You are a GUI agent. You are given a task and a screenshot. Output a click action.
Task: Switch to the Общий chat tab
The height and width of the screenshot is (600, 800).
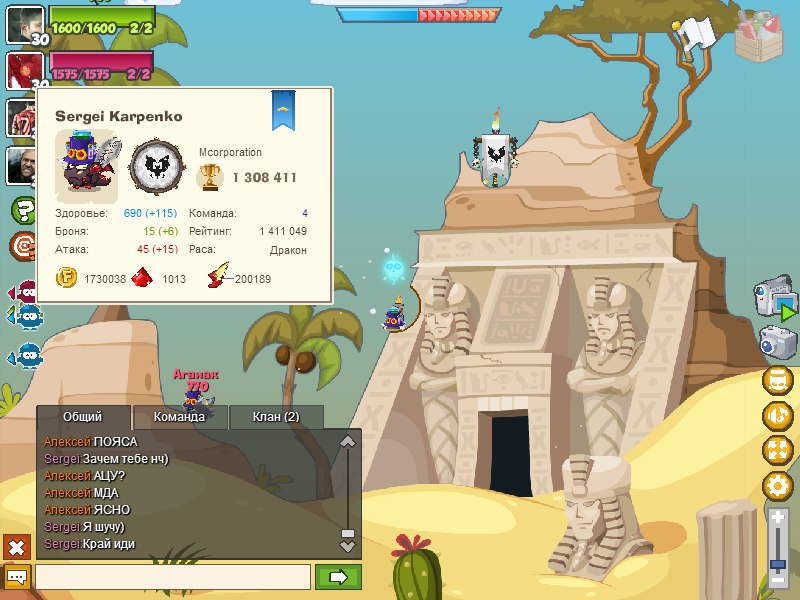pyautogui.click(x=82, y=417)
